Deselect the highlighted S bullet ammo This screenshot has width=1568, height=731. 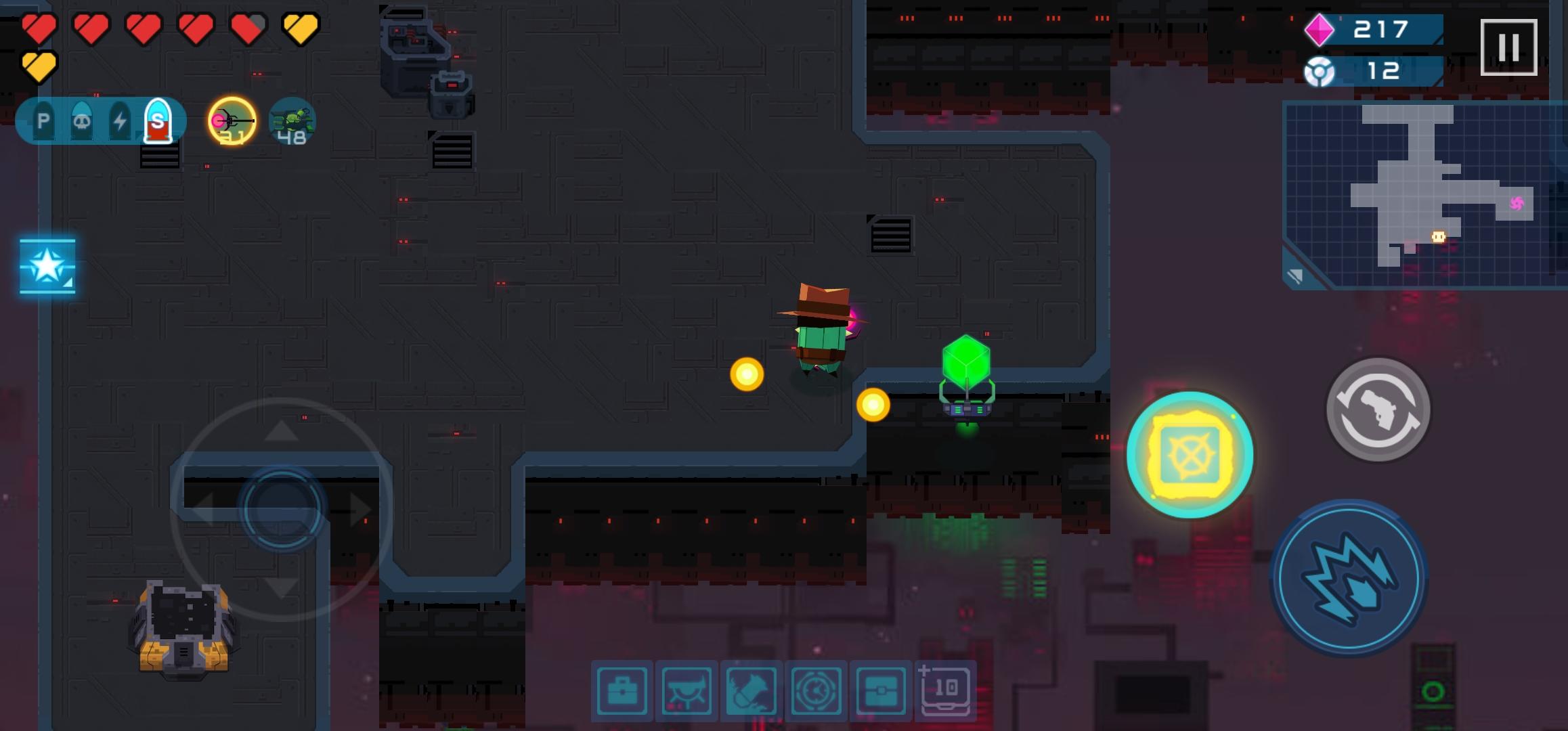(158, 122)
